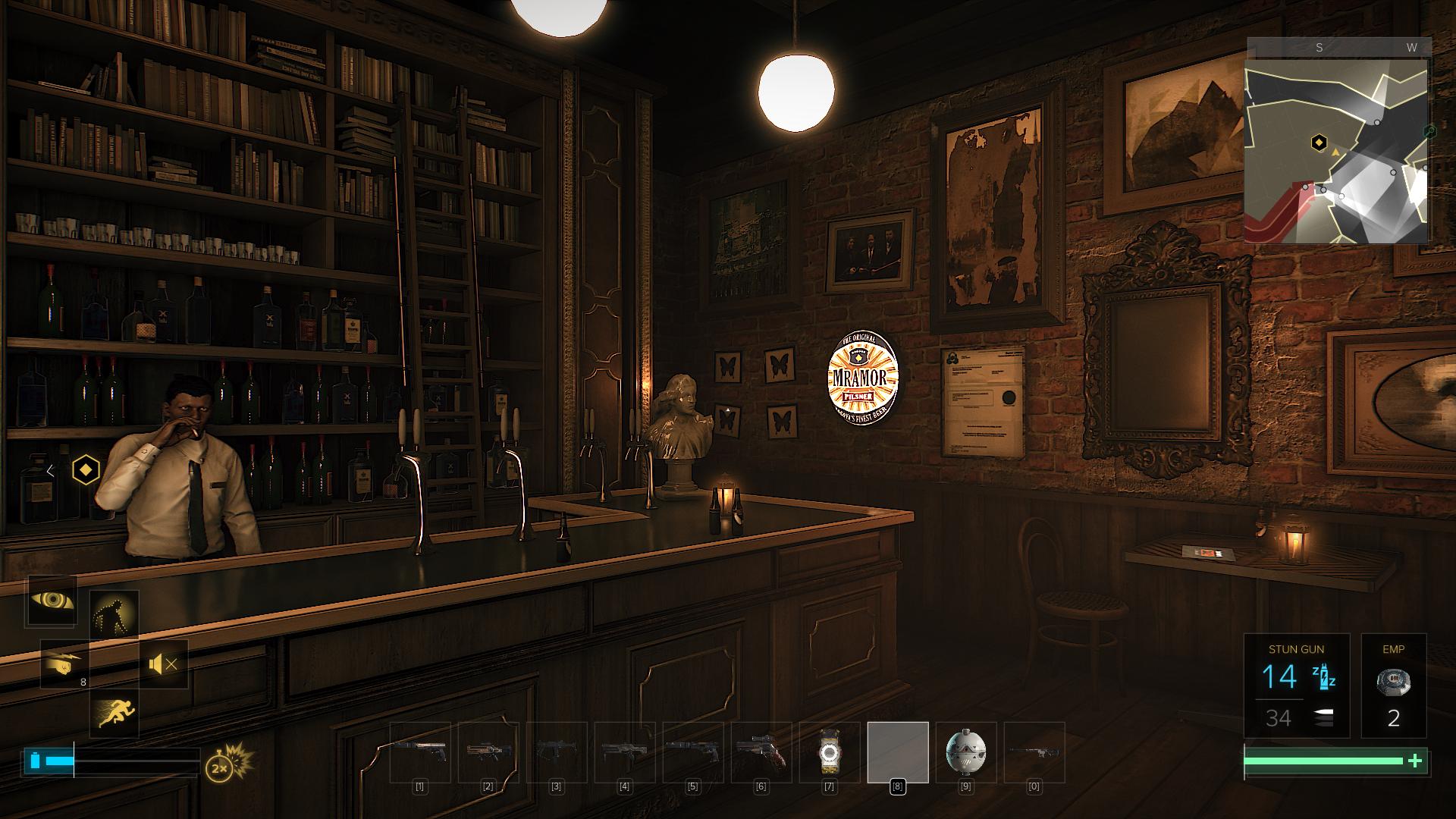Screen dimensions: 1456x819
Task: Activate the Smart Vision eye augmentation
Action: click(x=52, y=601)
